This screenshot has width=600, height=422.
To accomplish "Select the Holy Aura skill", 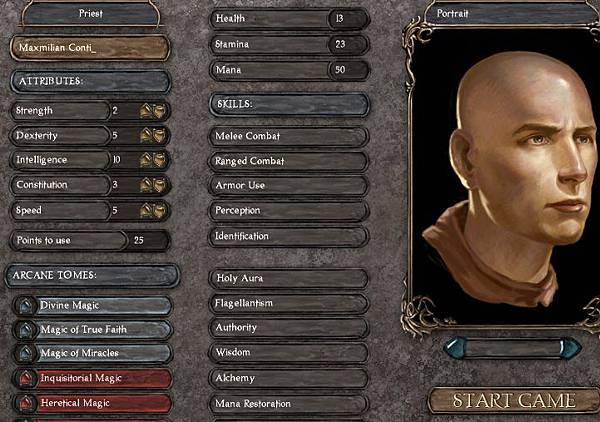I will 290,278.
